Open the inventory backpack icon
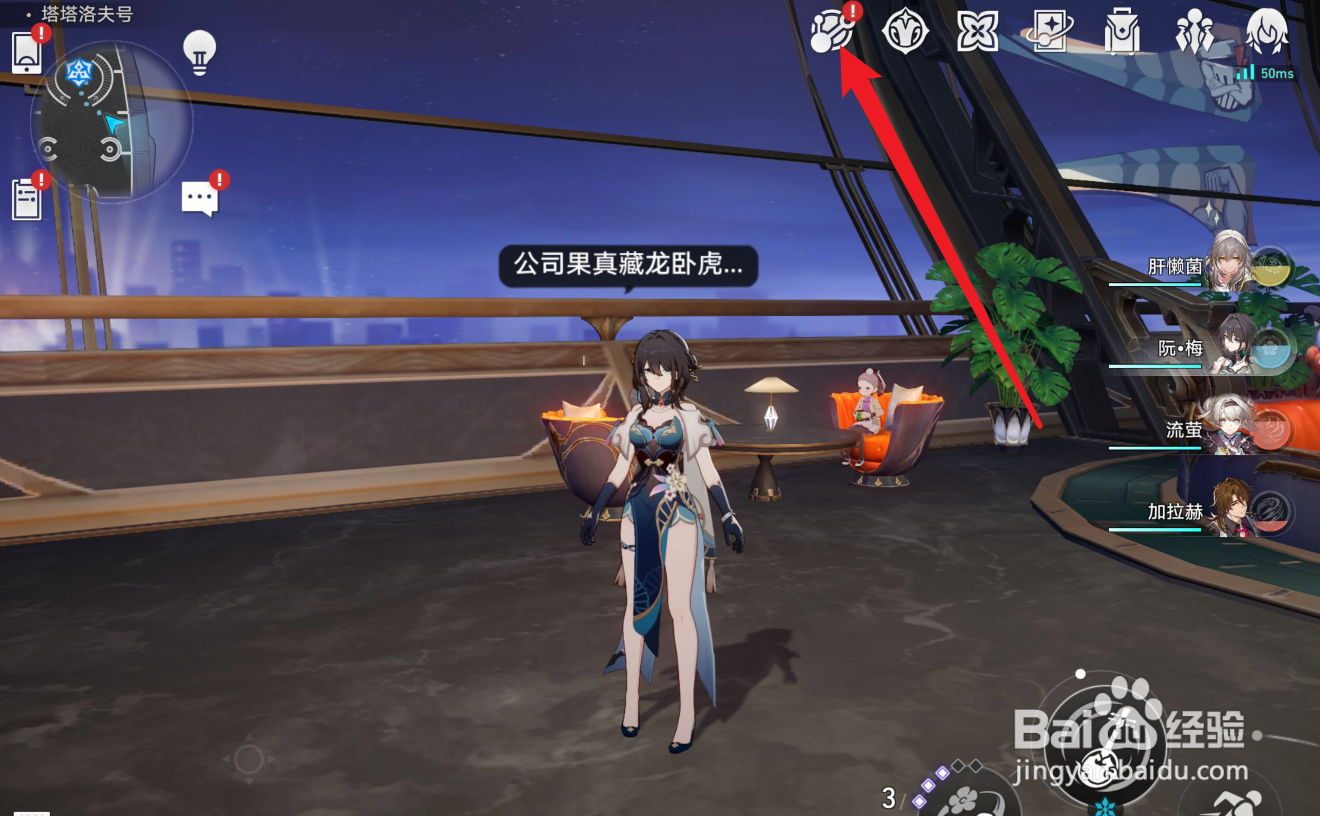1320x816 pixels. point(1120,31)
